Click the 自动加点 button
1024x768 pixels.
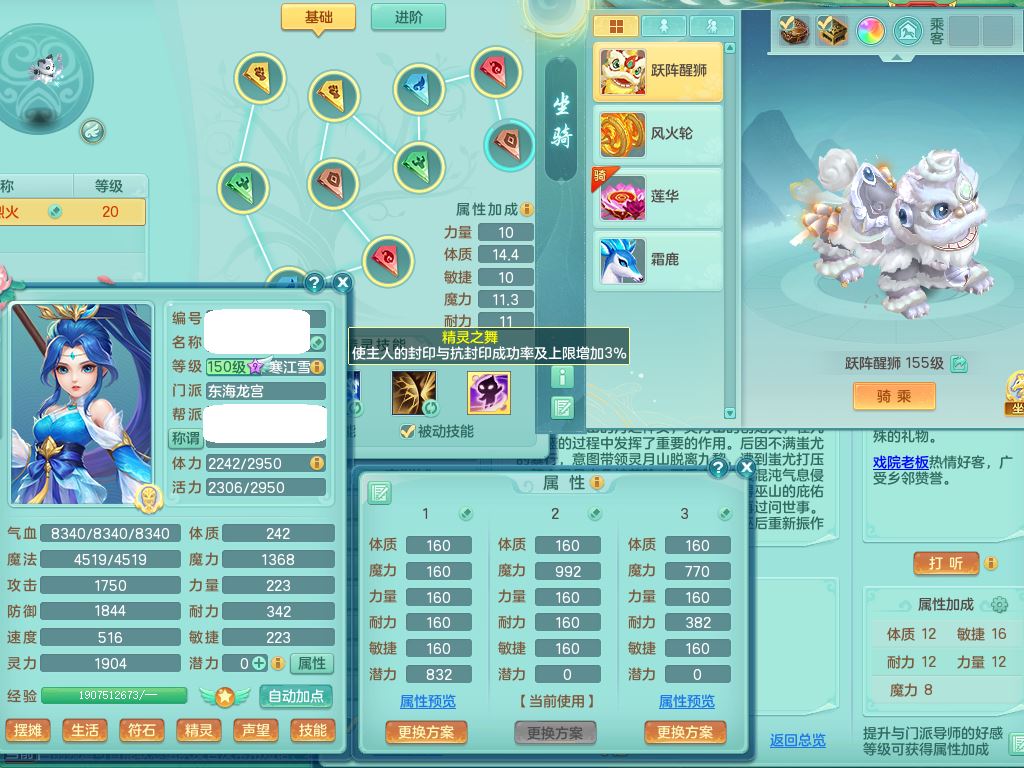(x=296, y=696)
